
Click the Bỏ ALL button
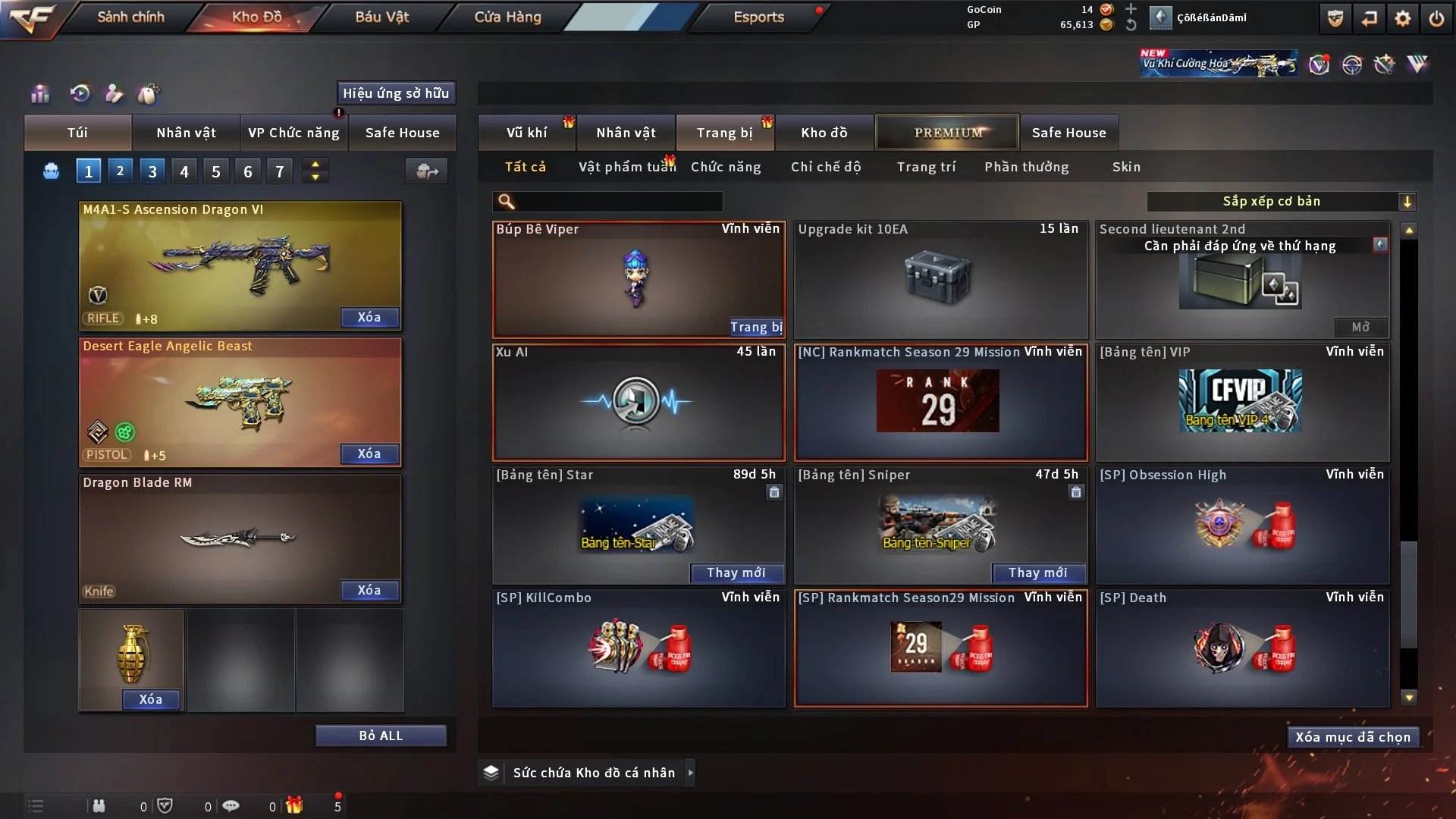coord(381,736)
